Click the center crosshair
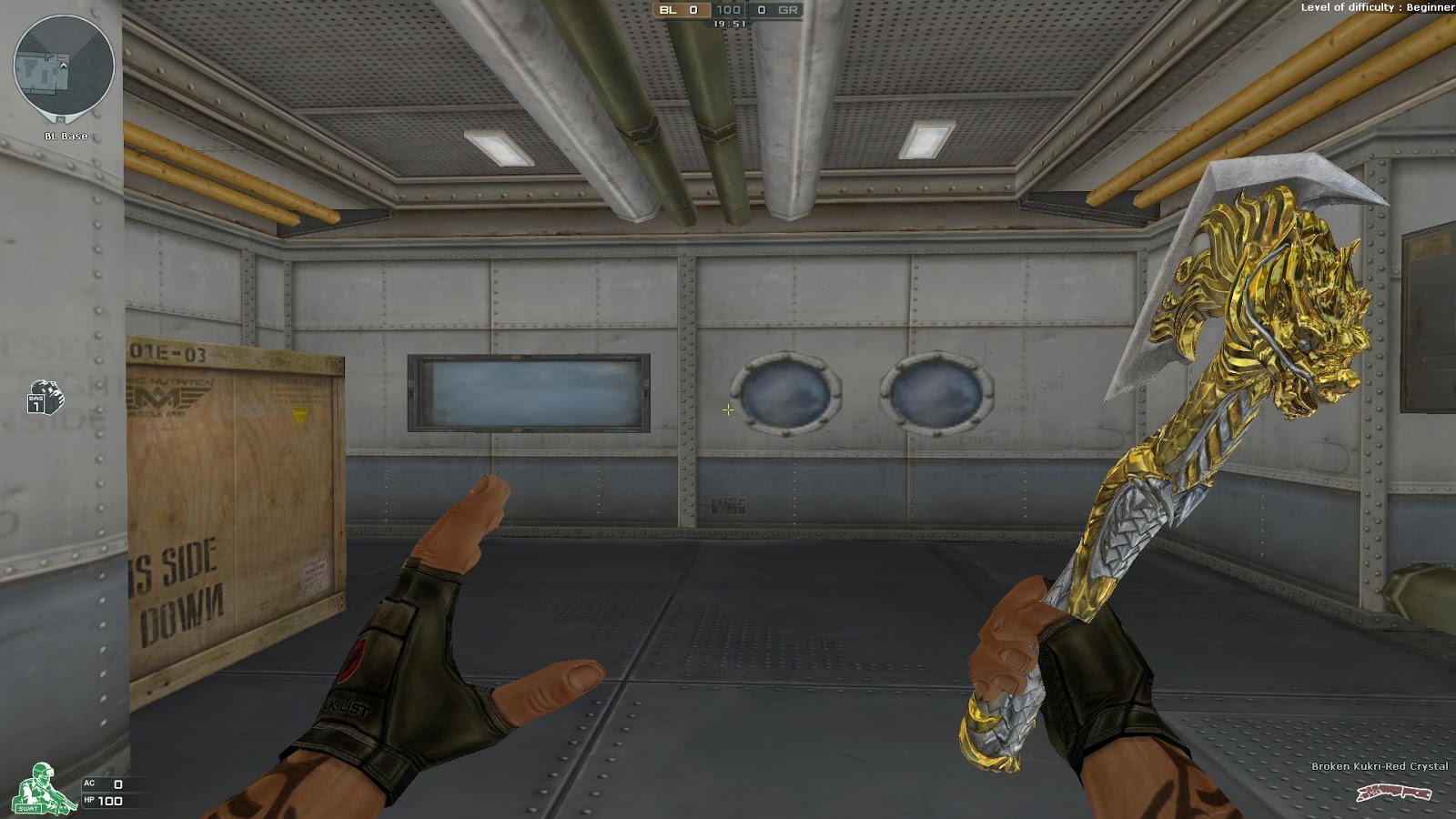This screenshot has width=1456, height=819. (x=728, y=410)
